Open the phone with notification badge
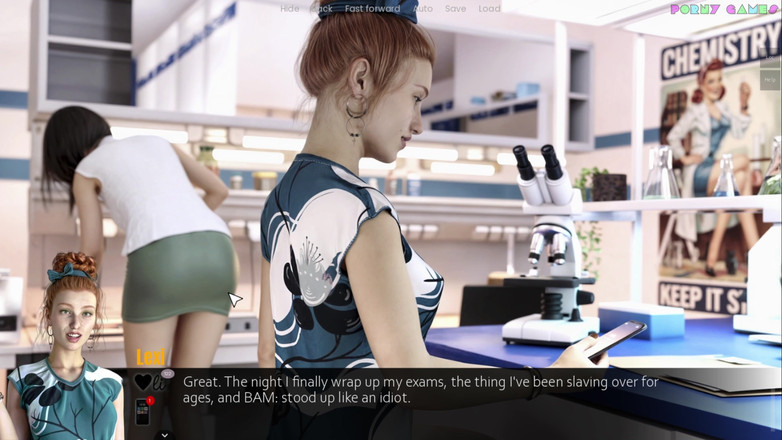 click(x=143, y=410)
